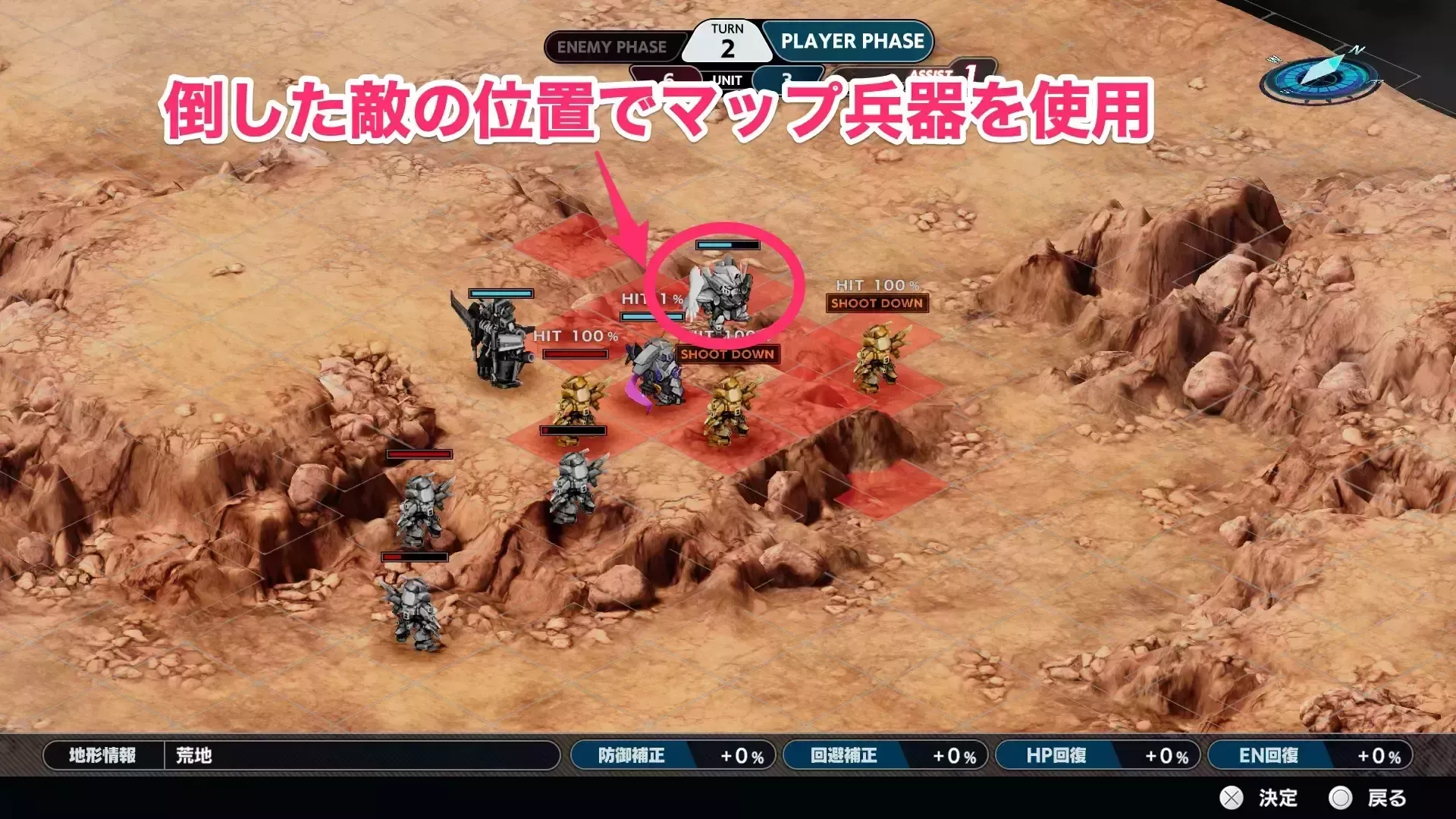Toggle to ENEMY PHASE banner
This screenshot has height=819, width=1456.
point(613,47)
